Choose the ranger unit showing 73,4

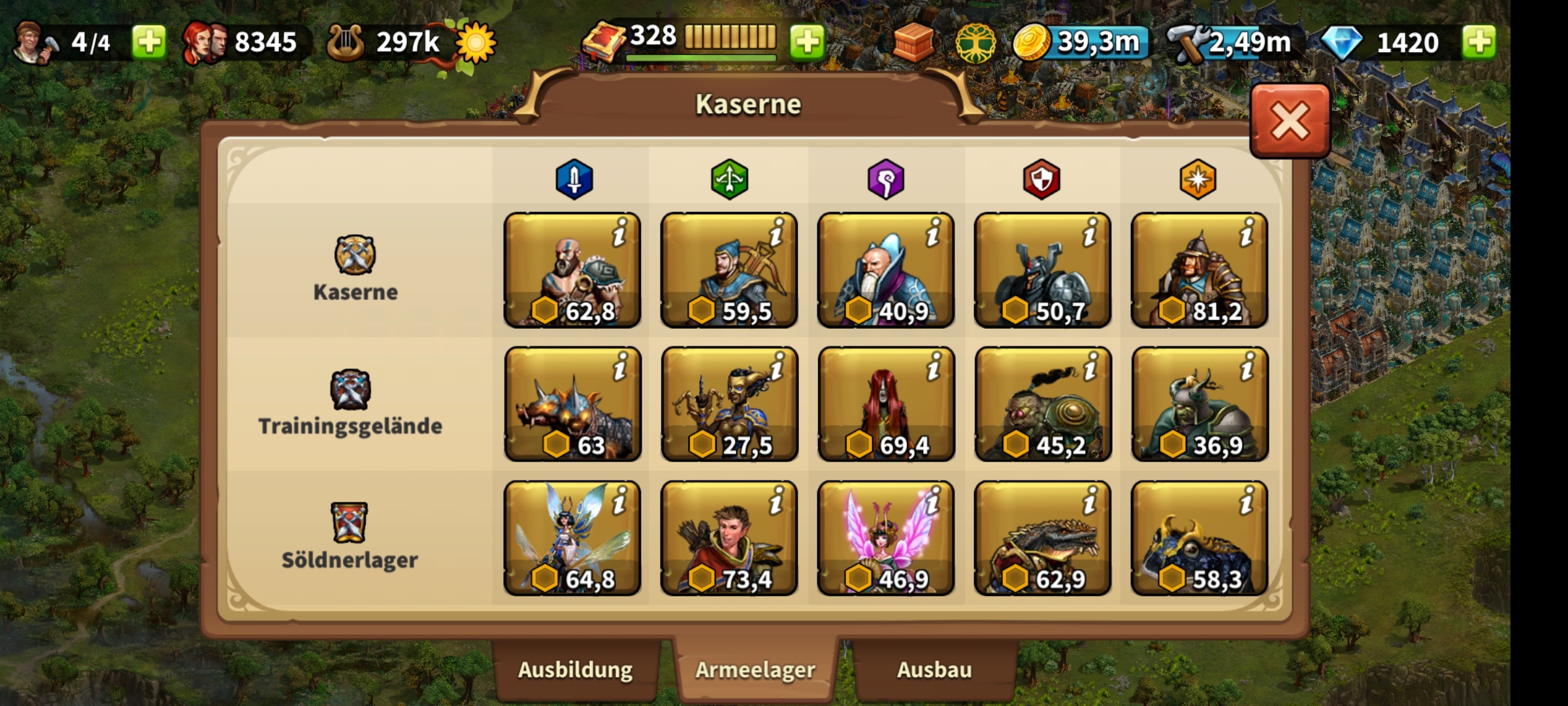729,538
